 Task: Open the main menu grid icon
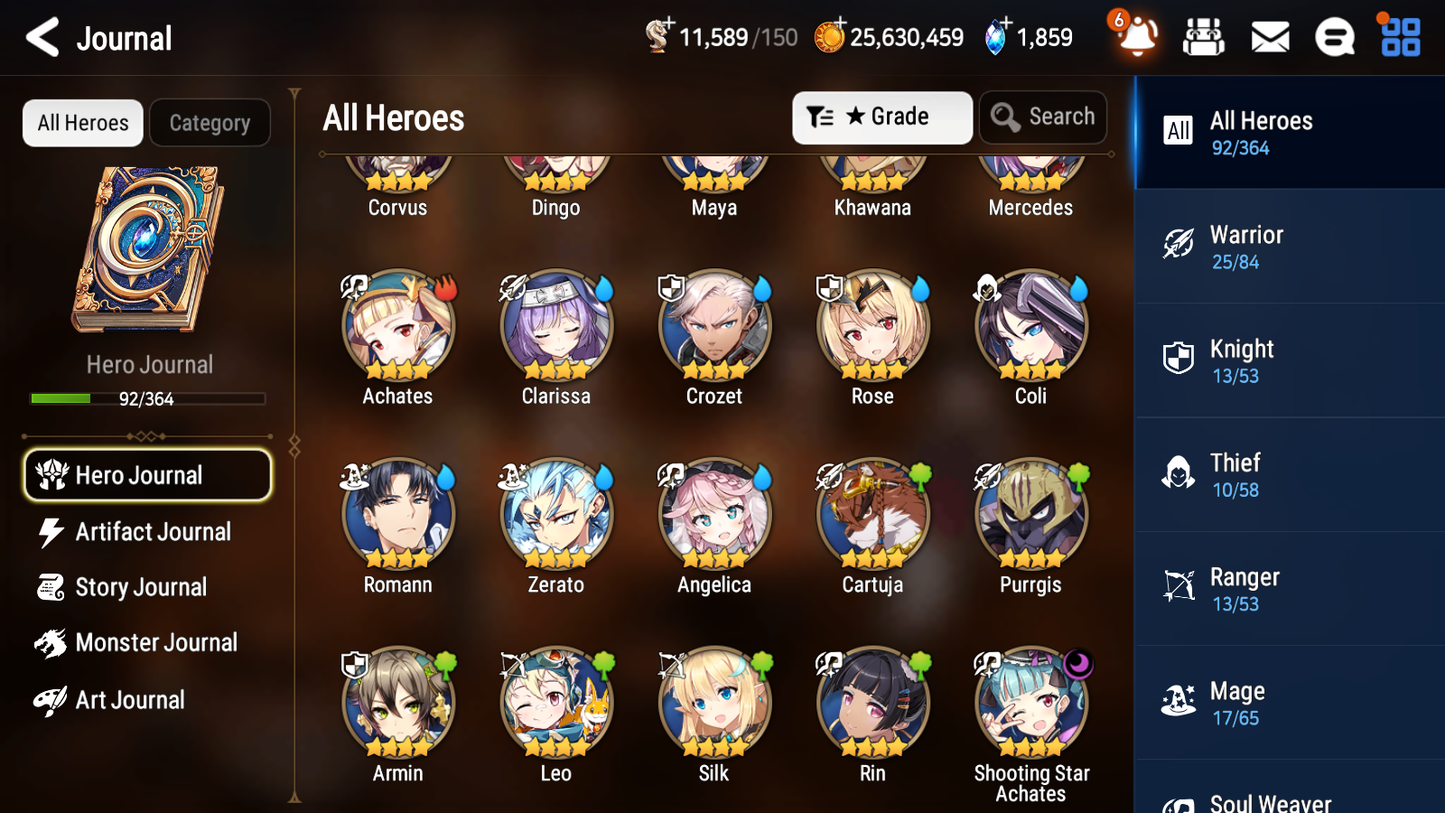pyautogui.click(x=1399, y=36)
